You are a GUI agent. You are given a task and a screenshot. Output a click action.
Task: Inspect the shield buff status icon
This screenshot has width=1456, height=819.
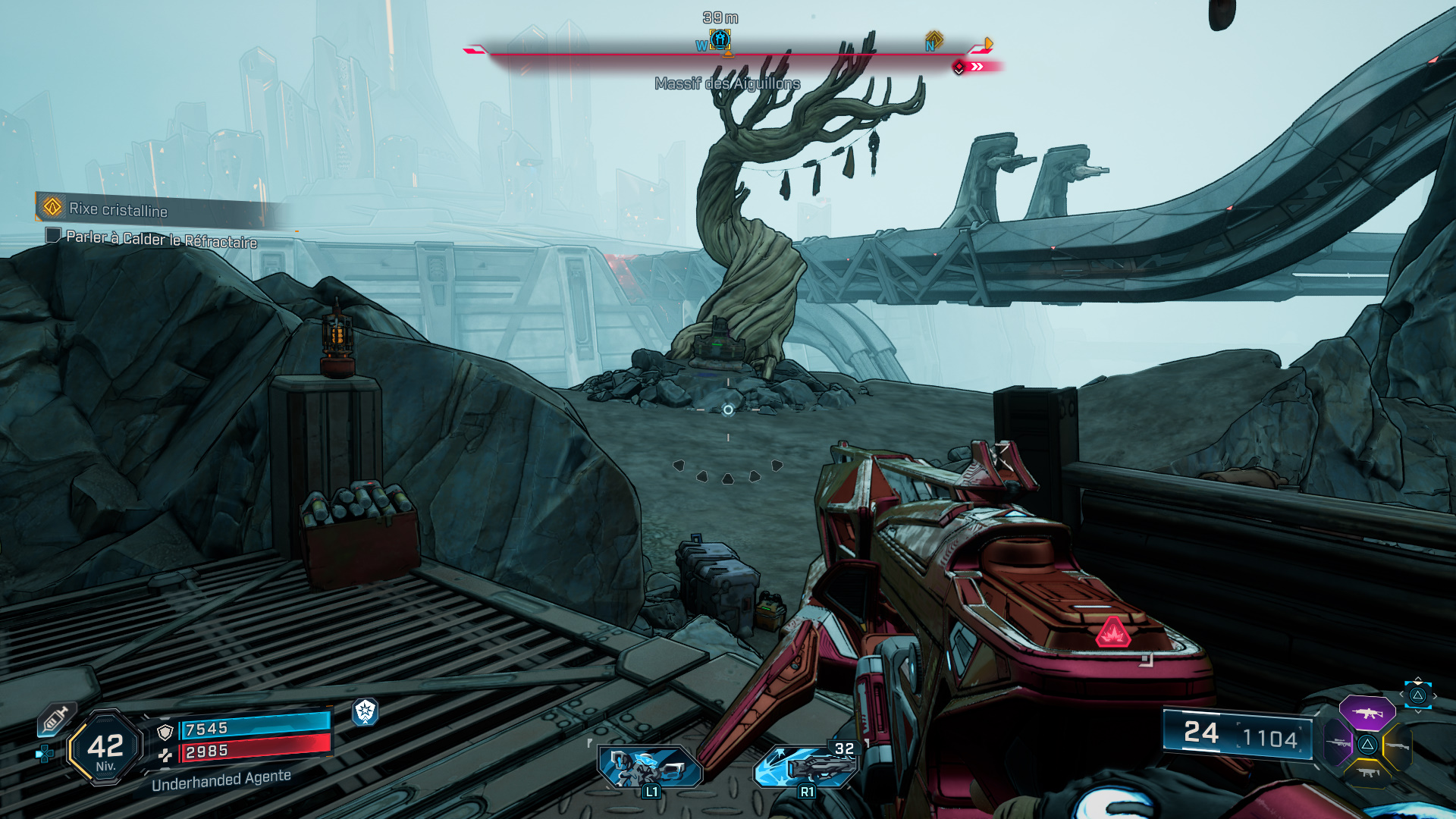click(x=366, y=711)
